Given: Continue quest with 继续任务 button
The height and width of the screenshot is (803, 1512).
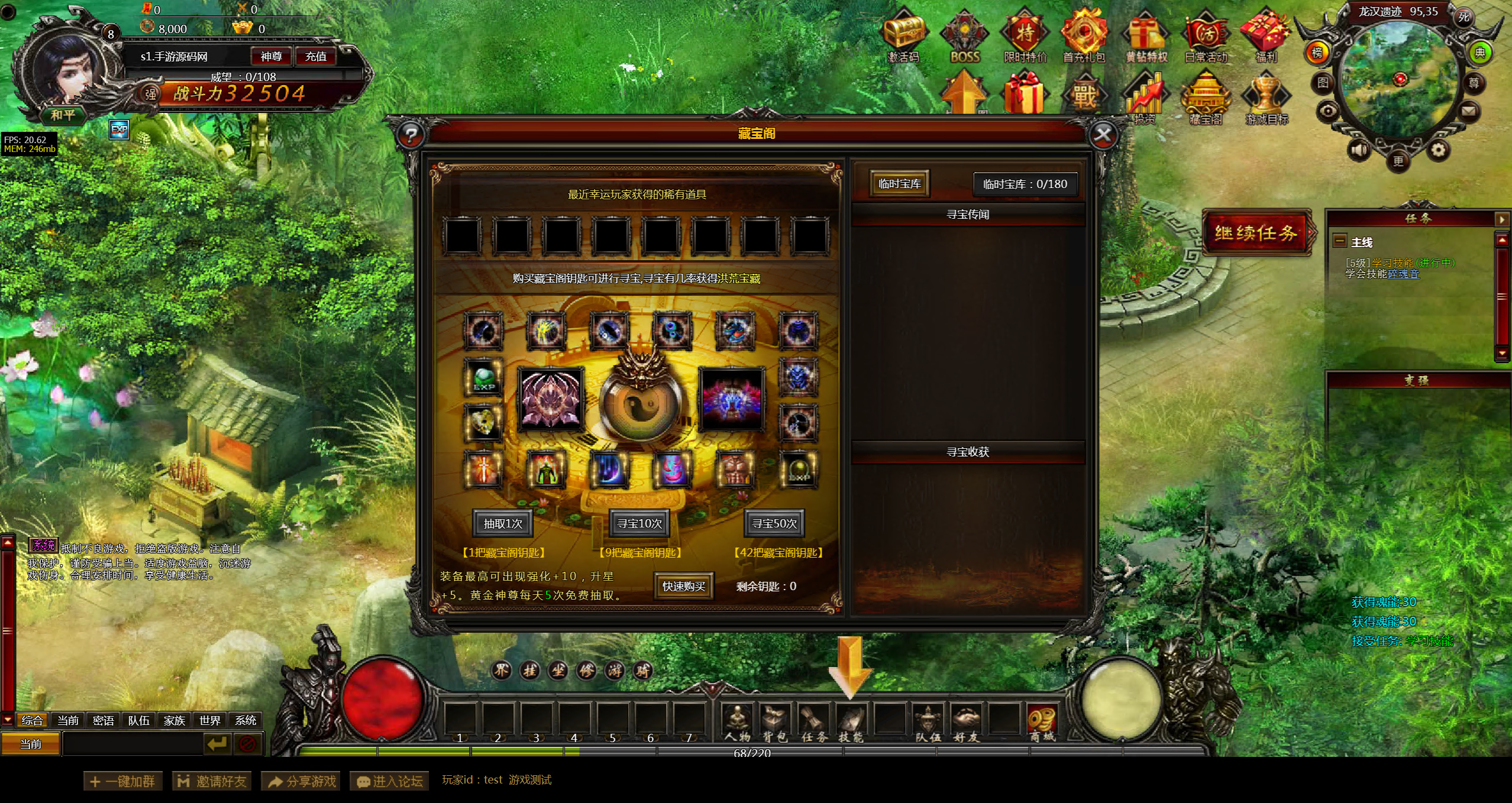Looking at the screenshot, I should coord(1256,232).
